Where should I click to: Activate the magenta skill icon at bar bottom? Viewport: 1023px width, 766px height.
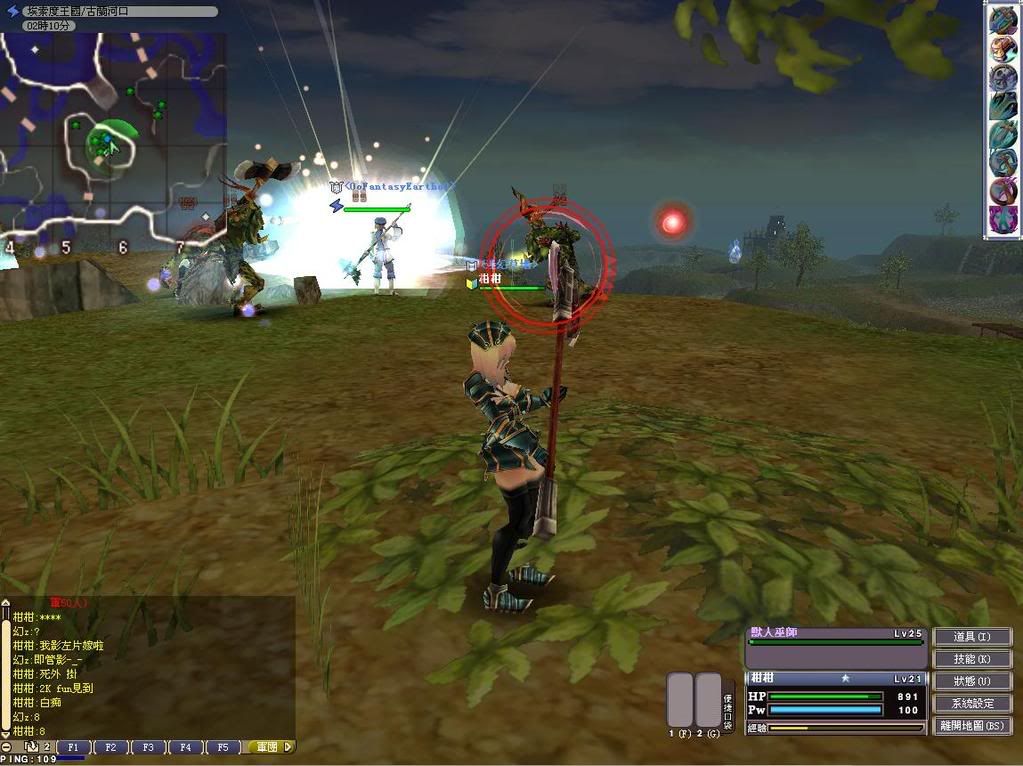coord(1002,218)
